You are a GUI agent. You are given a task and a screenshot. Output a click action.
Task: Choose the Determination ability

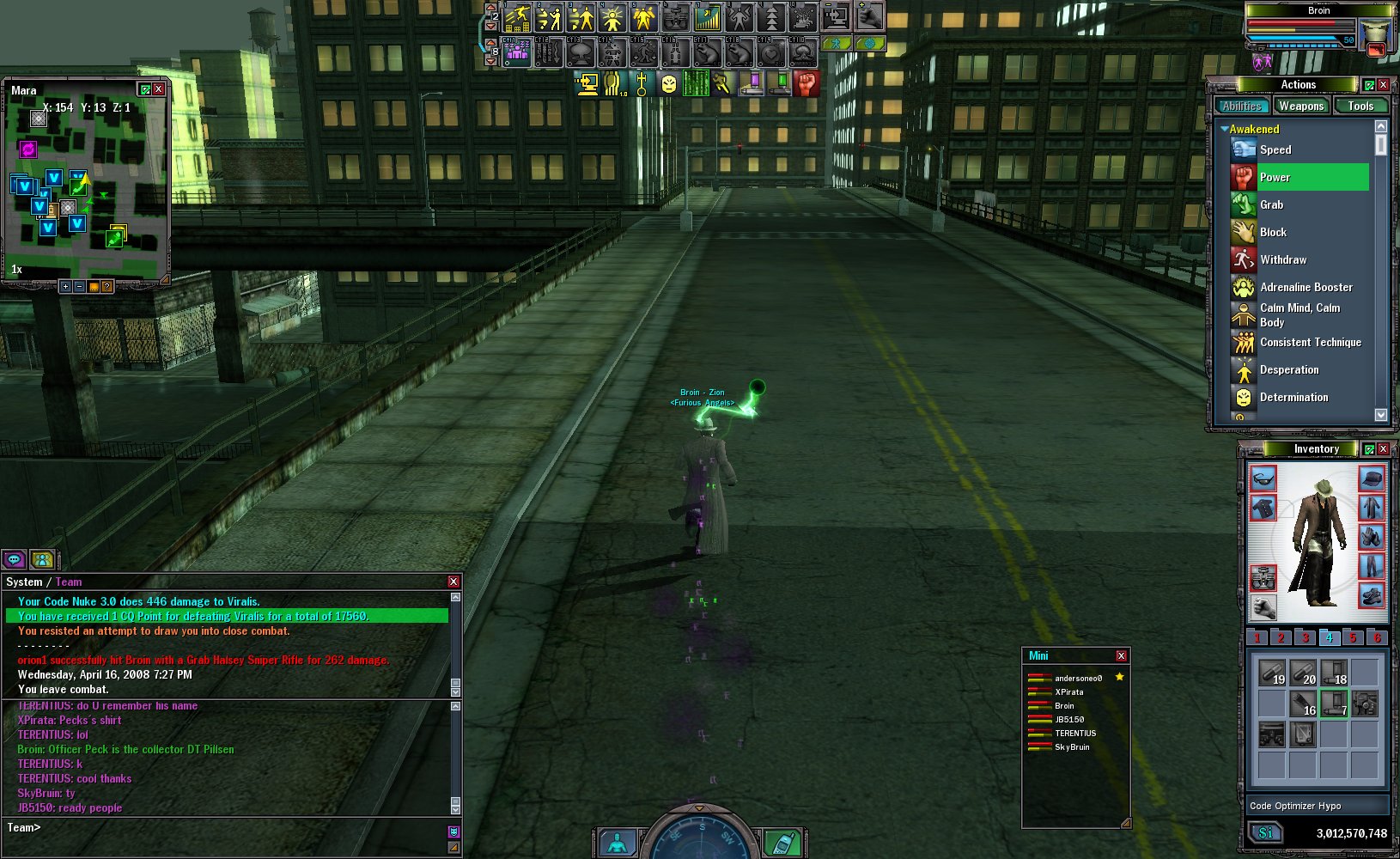point(1293,397)
